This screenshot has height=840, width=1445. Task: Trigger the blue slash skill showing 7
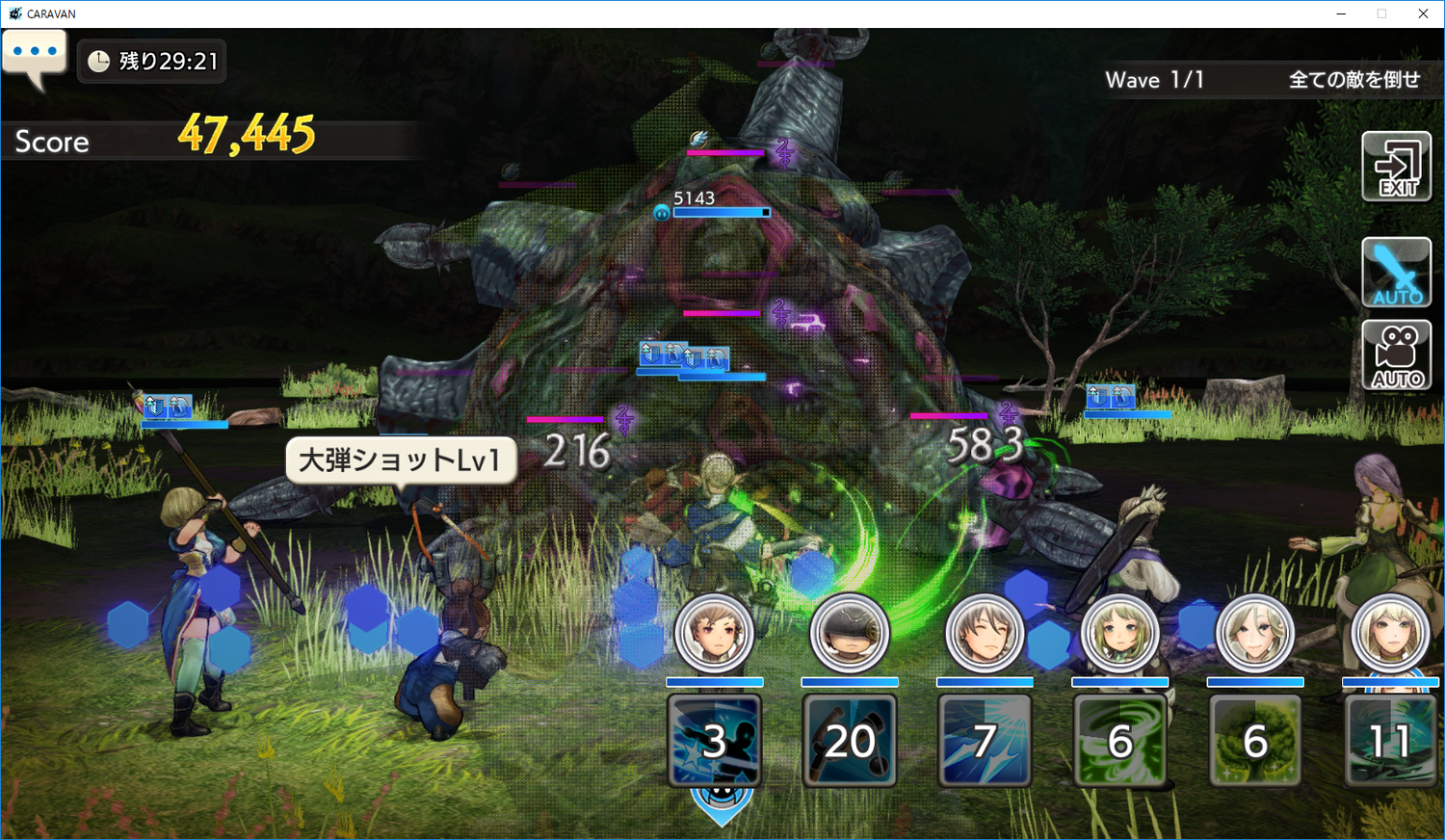pyautogui.click(x=985, y=740)
